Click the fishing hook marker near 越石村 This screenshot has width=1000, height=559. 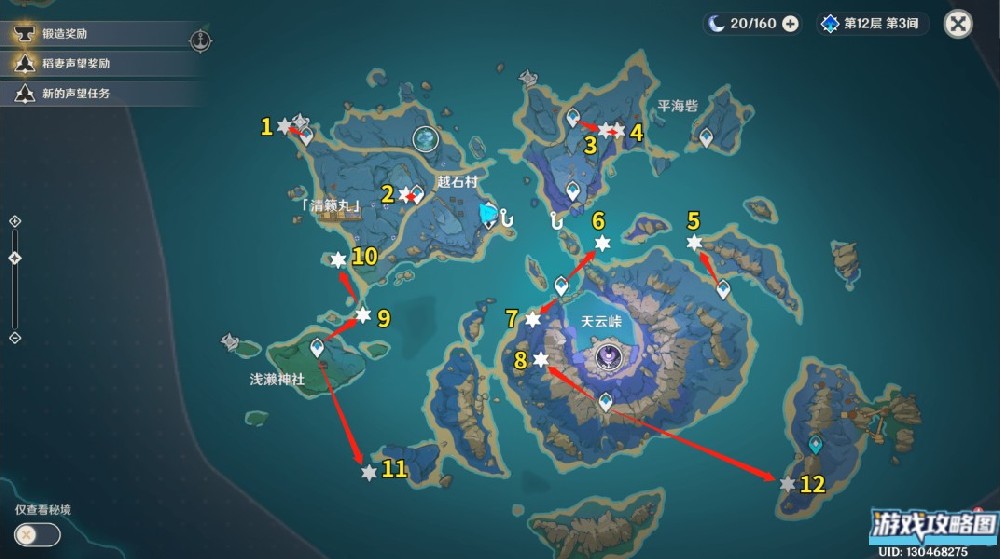[507, 217]
